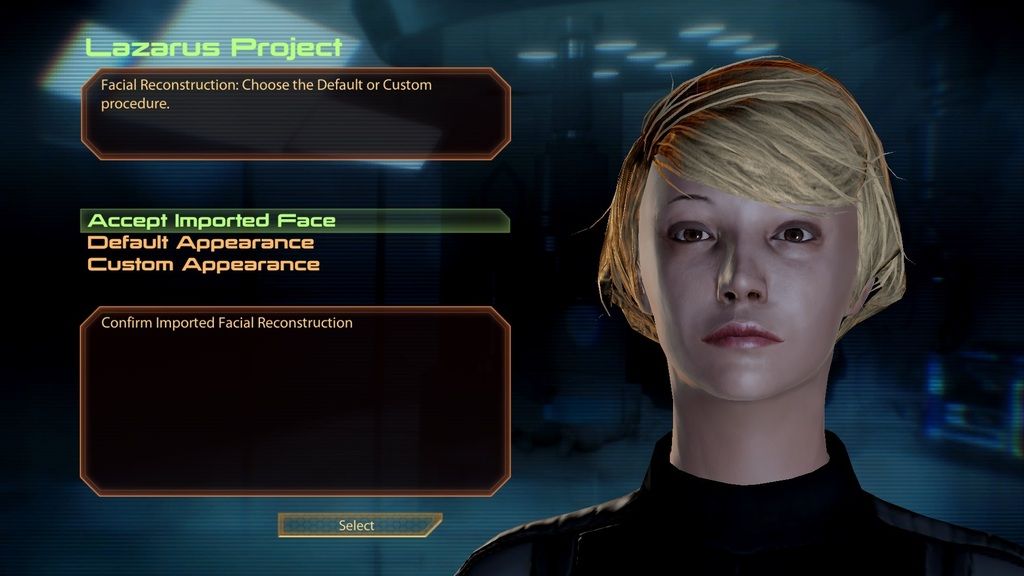Viewport: 1024px width, 576px height.
Task: Choose Accept Imported Face option
Action: 212,221
